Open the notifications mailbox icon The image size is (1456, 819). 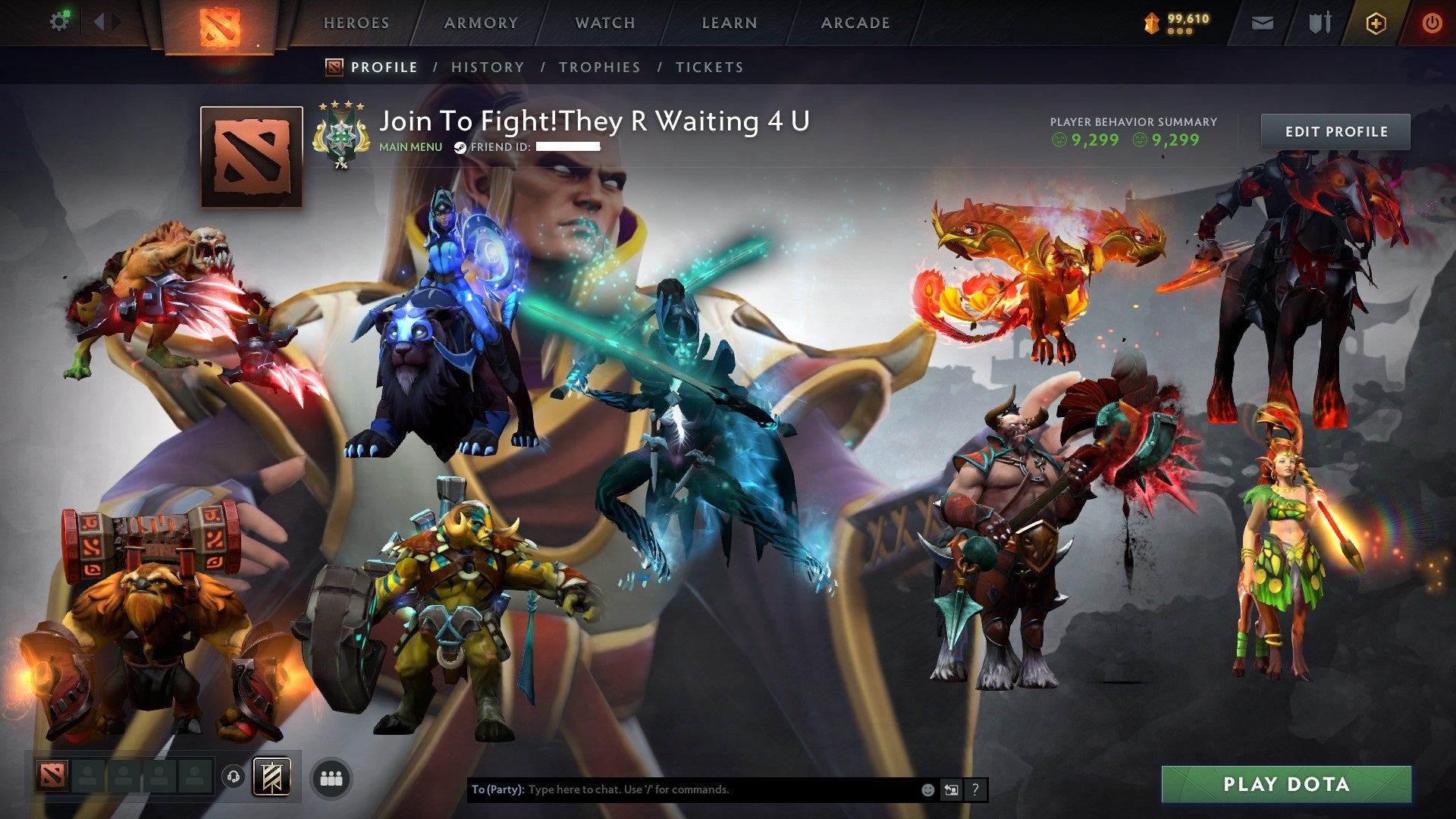1262,23
